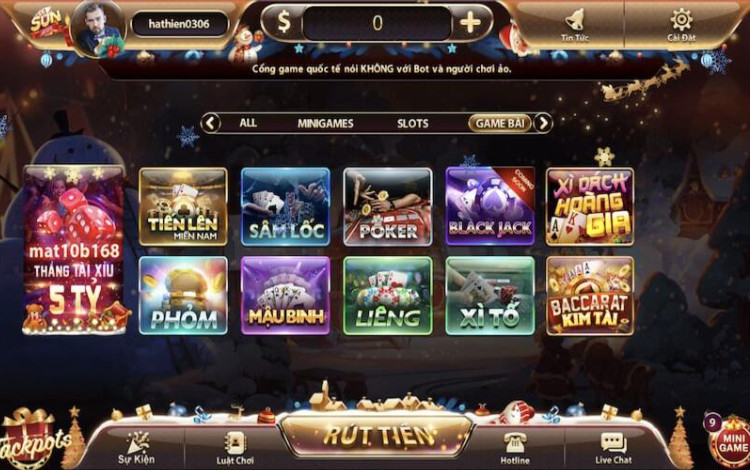Launch the Xì Tố game
Image resolution: width=751 pixels, height=470 pixels.
(490, 296)
